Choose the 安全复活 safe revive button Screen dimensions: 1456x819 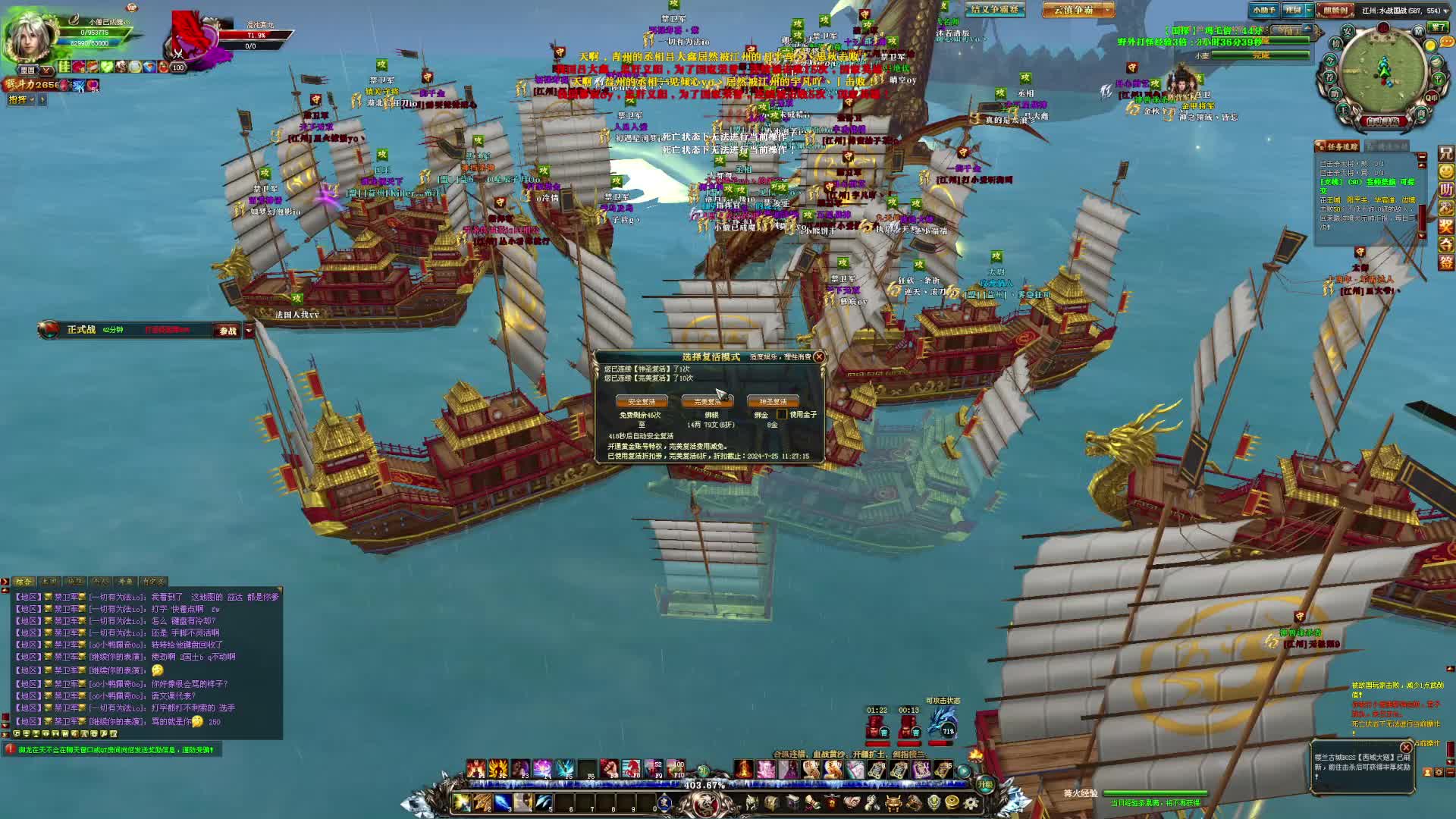click(642, 401)
